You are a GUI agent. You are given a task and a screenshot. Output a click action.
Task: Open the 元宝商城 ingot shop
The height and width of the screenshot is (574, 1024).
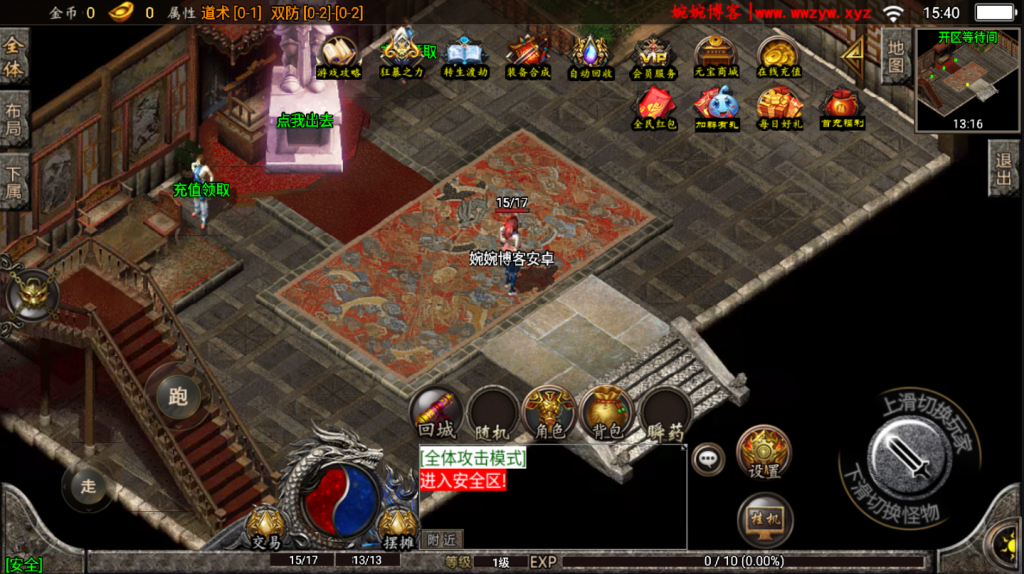716,55
